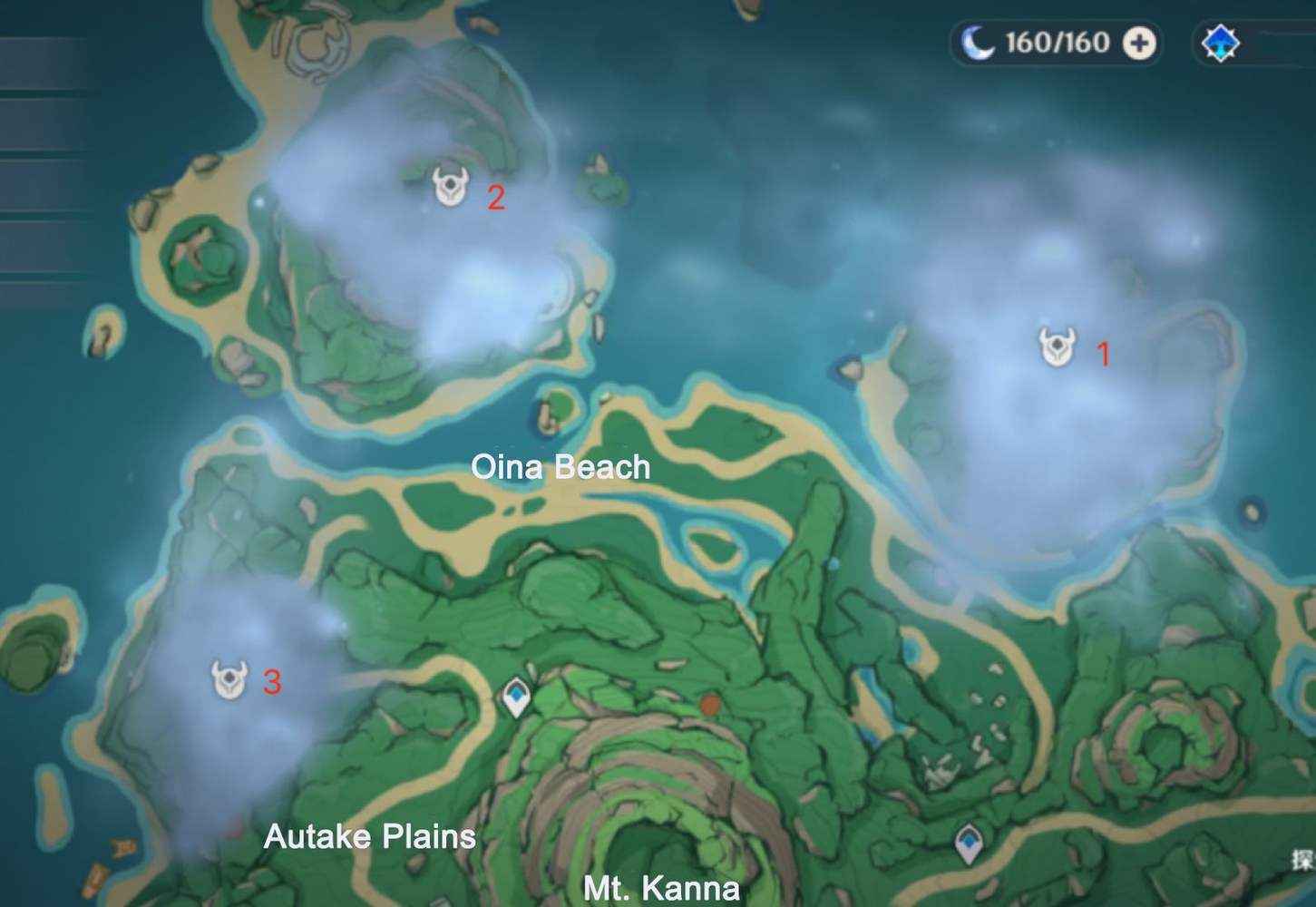1316x907 pixels.
Task: Click the 160/160 resin counter
Action: coord(1057,41)
